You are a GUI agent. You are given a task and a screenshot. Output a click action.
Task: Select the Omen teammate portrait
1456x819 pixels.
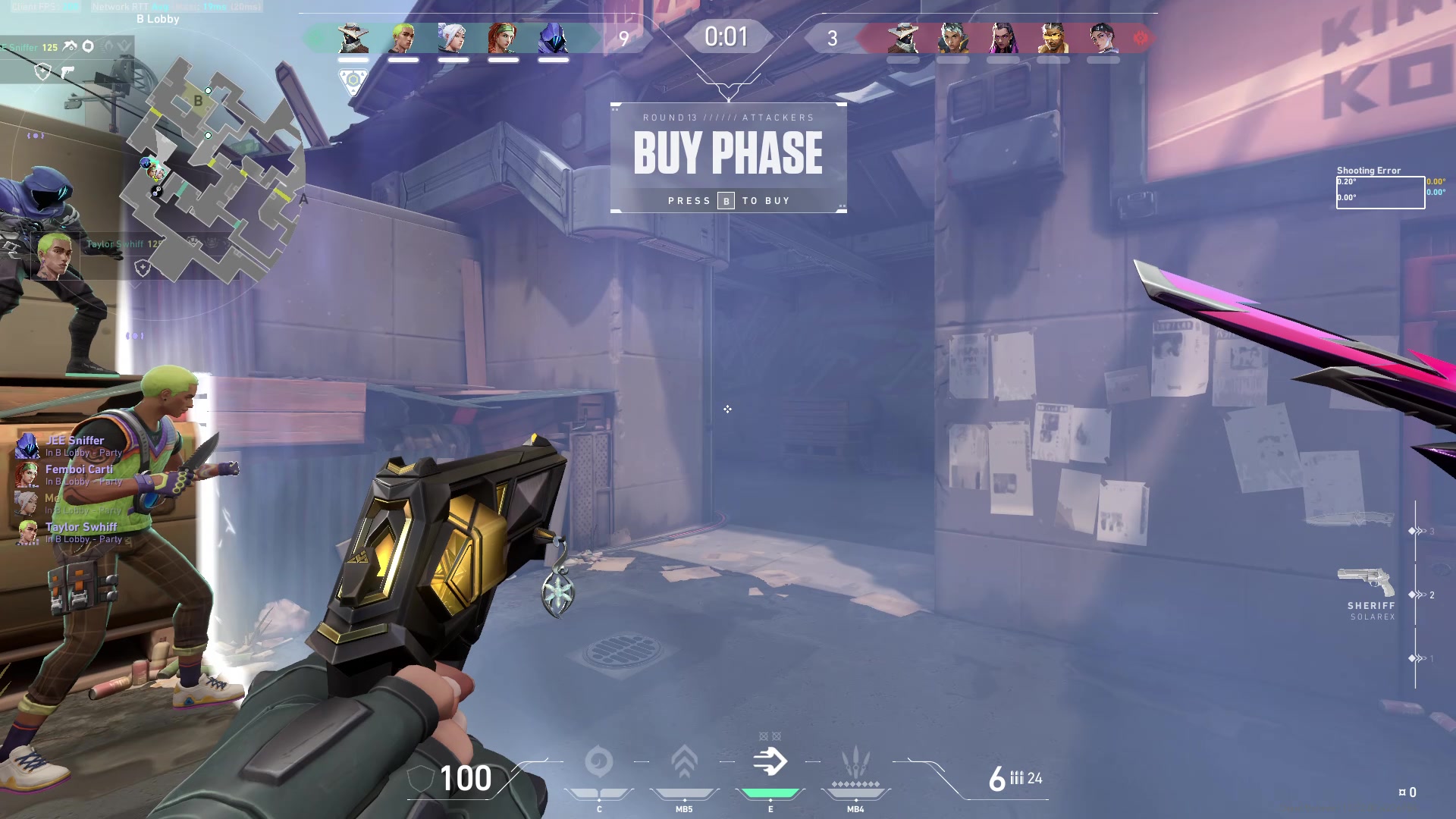tap(553, 38)
